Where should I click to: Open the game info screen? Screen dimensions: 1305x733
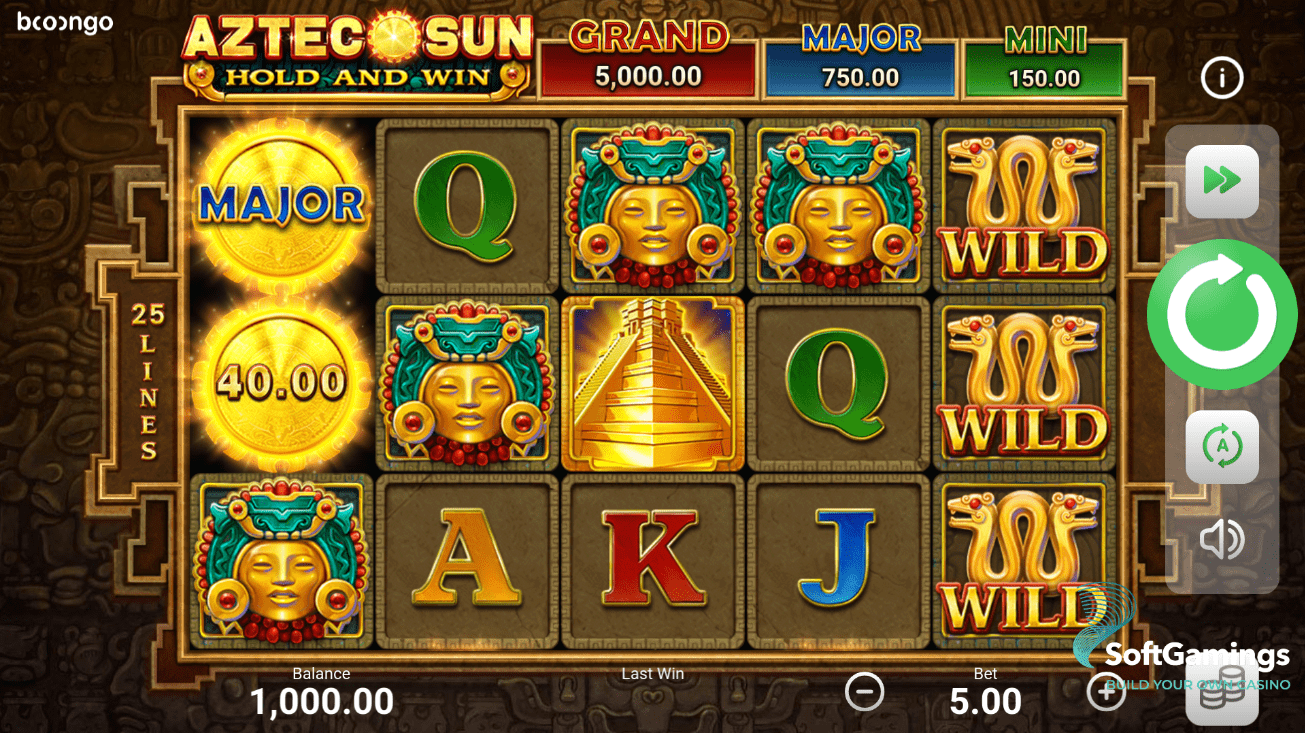[x=1221, y=77]
